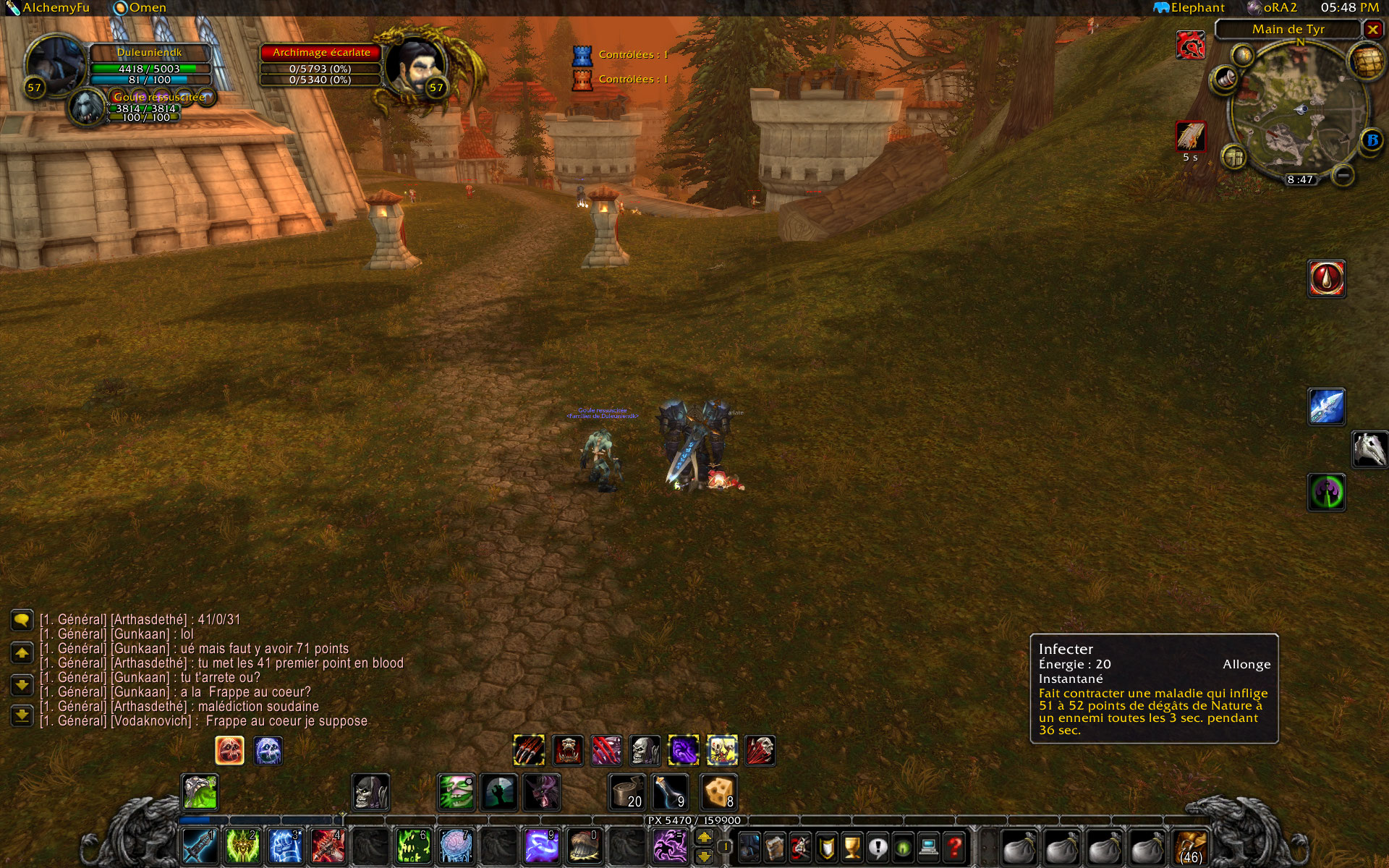Eat the cheese with 8 remaining
1389x868 pixels.
pos(718,792)
